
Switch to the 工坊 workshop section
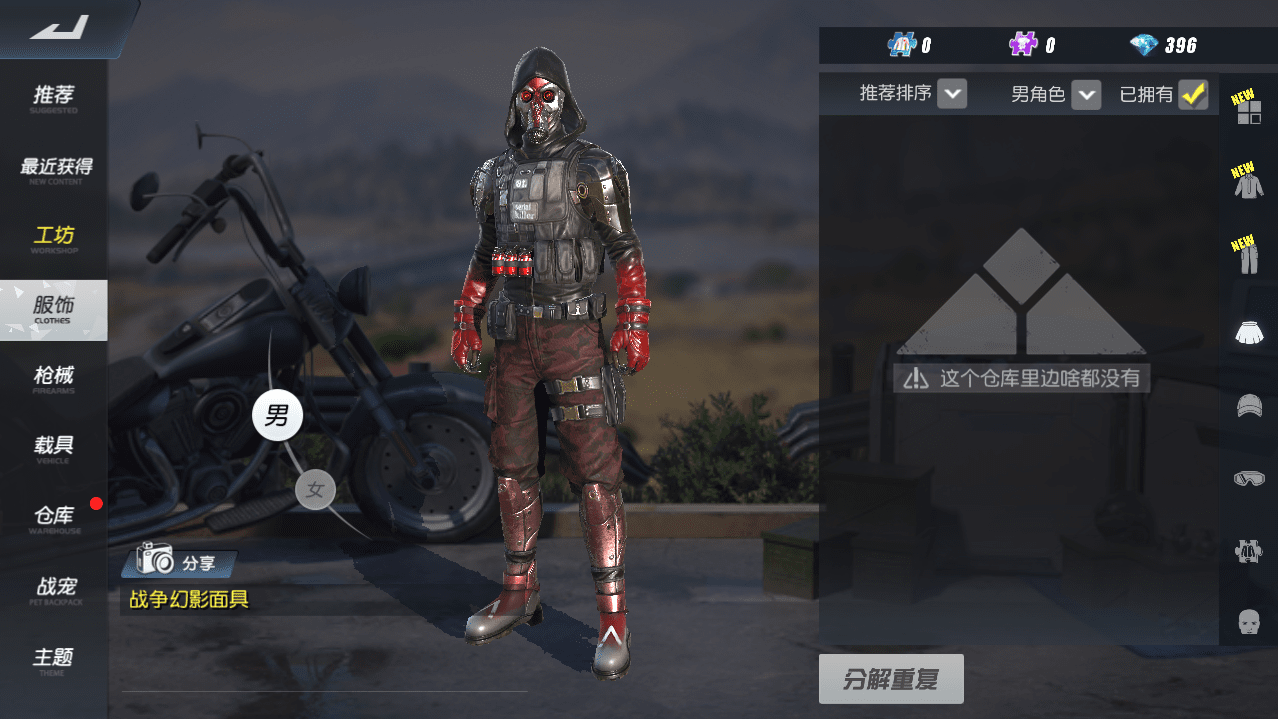point(54,238)
